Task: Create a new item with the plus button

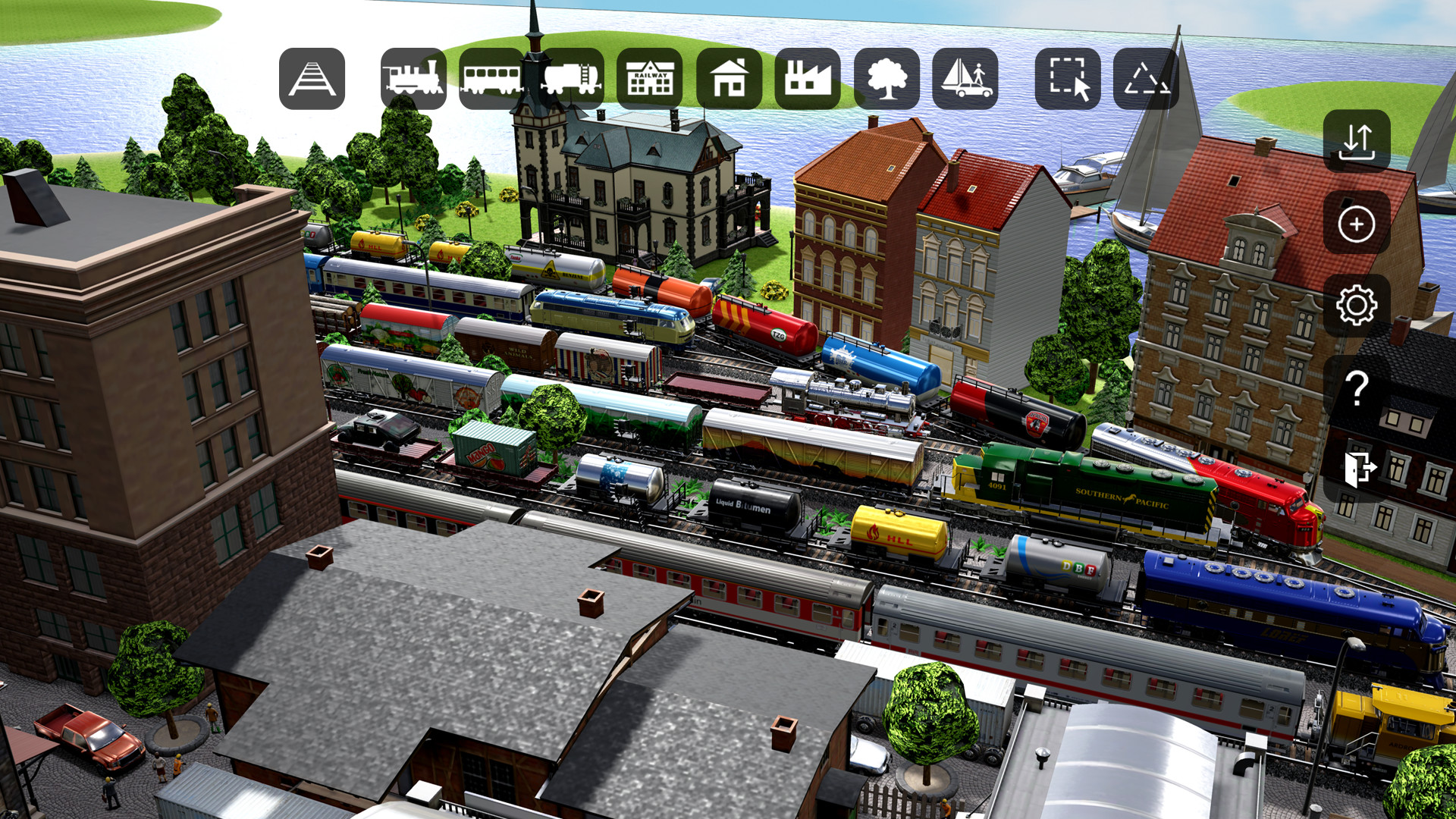Action: pos(1357,225)
